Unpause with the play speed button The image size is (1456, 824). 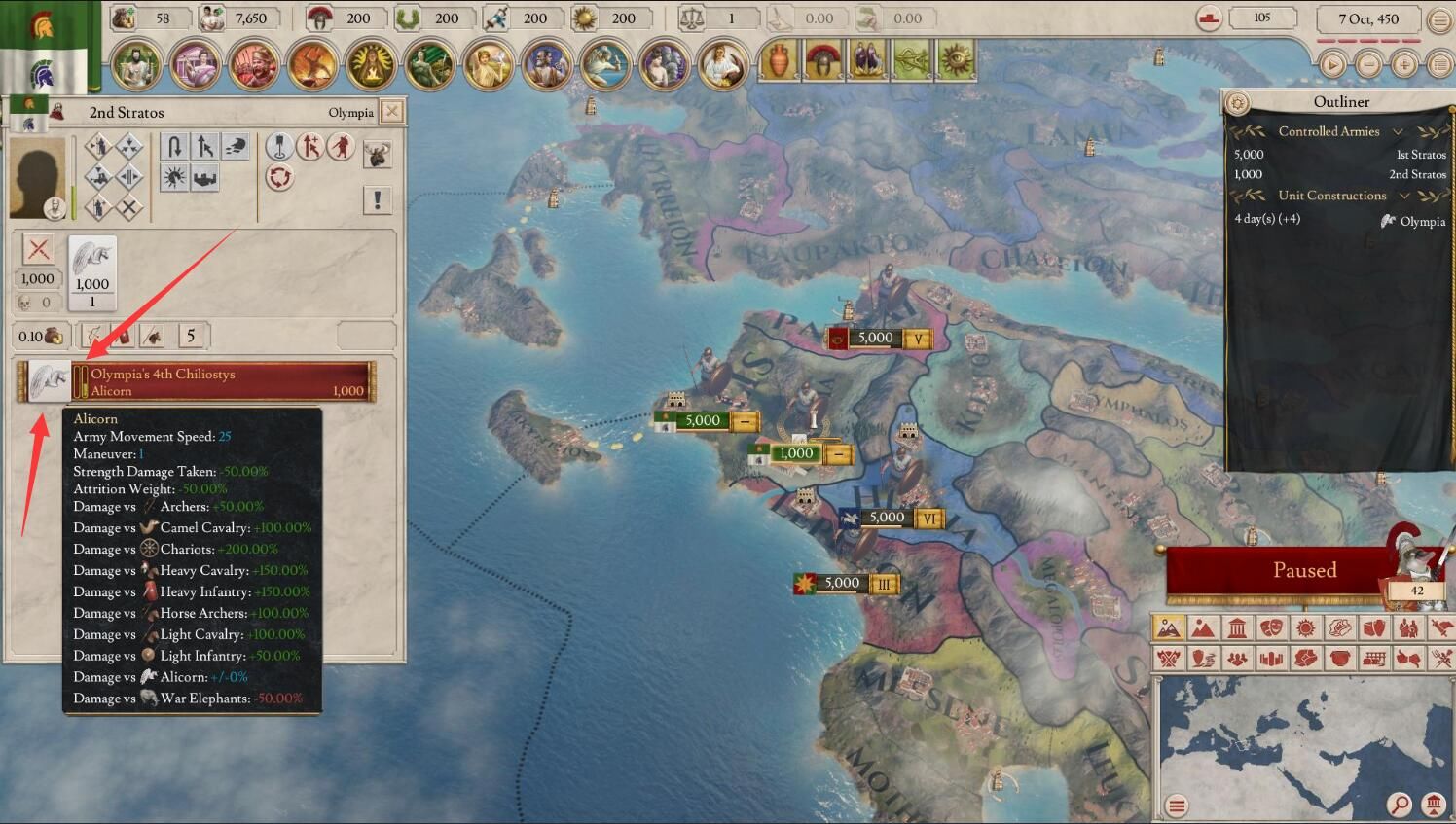point(1332,65)
